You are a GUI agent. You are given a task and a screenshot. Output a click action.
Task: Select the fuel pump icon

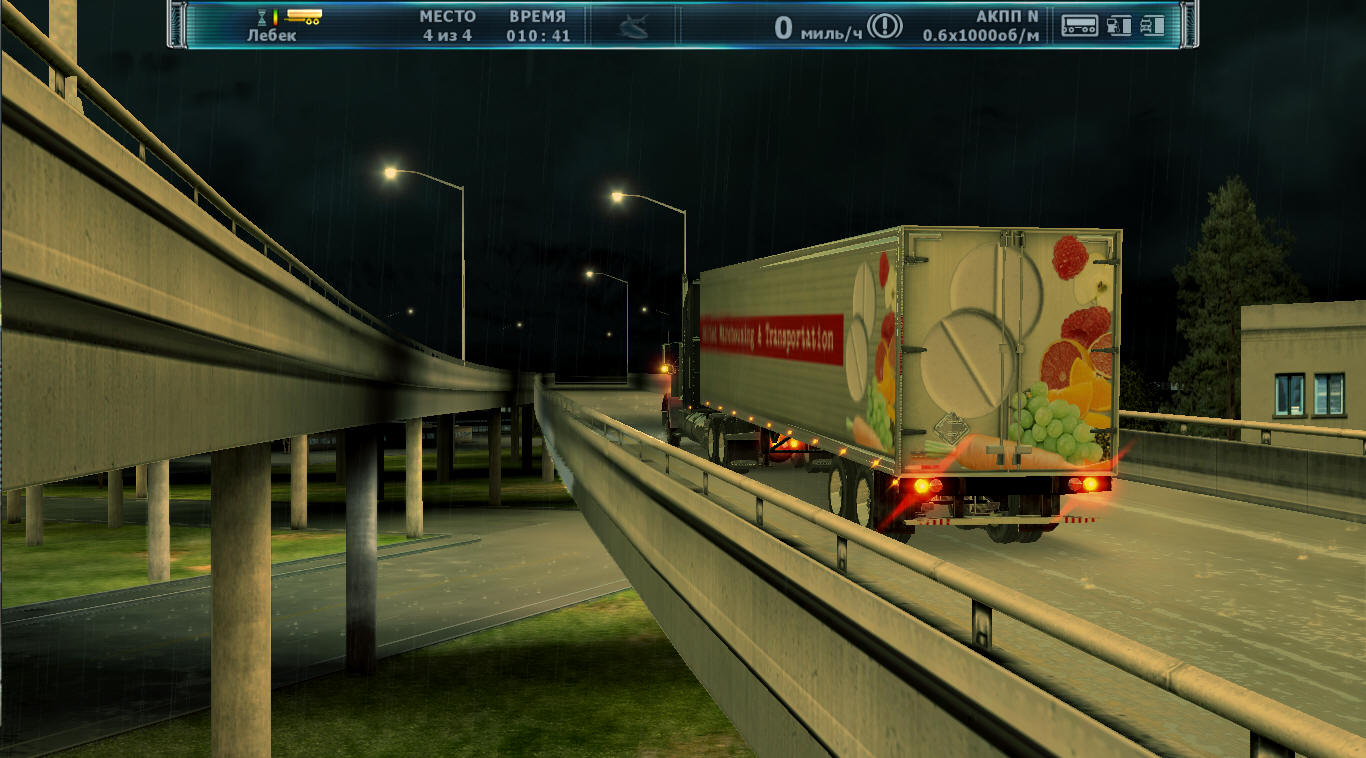click(1120, 26)
